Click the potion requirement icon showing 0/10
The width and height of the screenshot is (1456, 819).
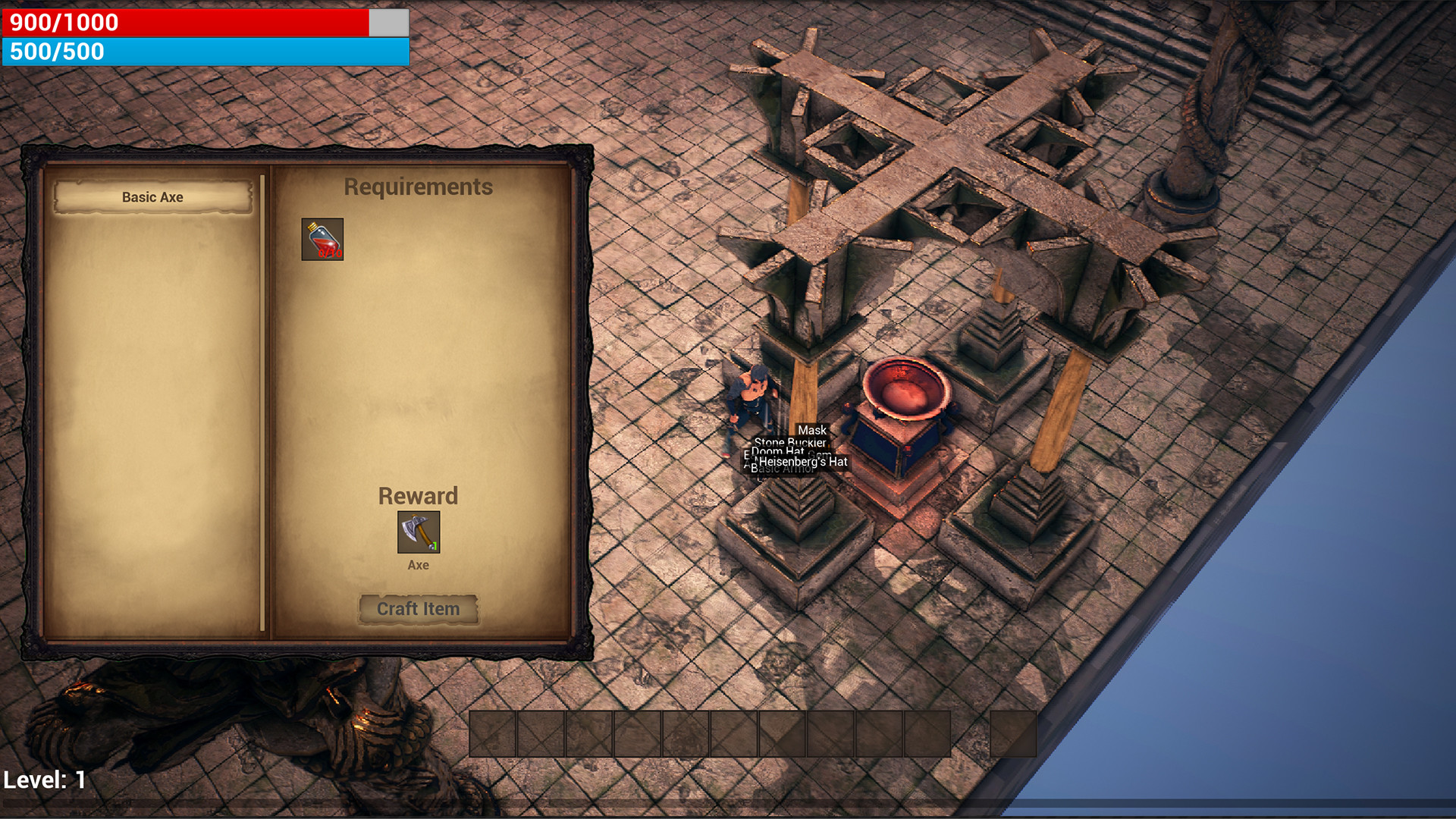[x=322, y=239]
